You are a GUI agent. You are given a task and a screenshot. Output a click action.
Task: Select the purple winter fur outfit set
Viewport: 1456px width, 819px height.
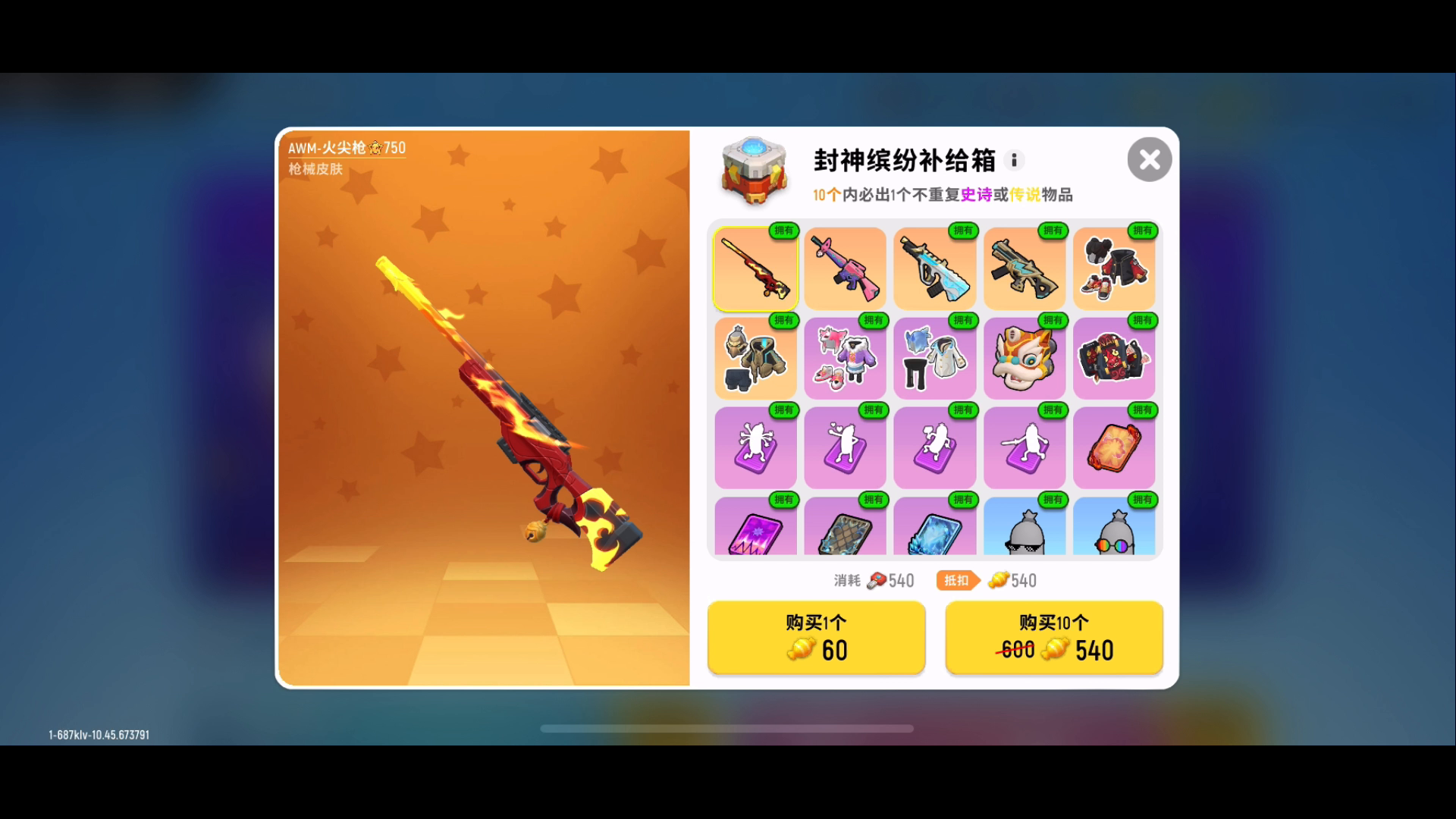tap(845, 358)
